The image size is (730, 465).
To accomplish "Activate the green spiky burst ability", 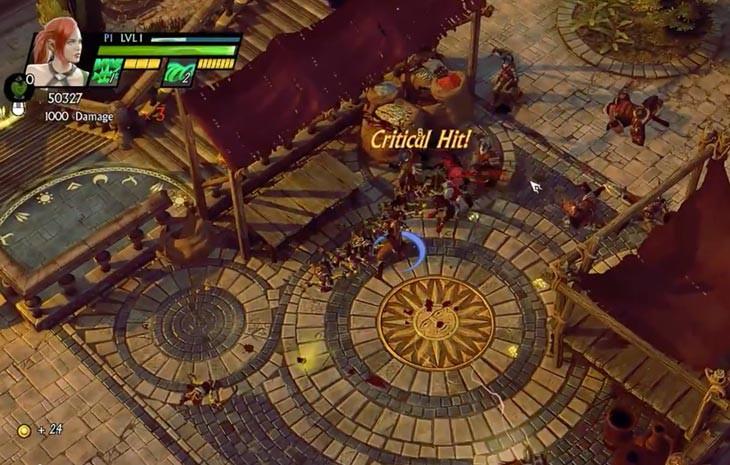I will coord(108,72).
